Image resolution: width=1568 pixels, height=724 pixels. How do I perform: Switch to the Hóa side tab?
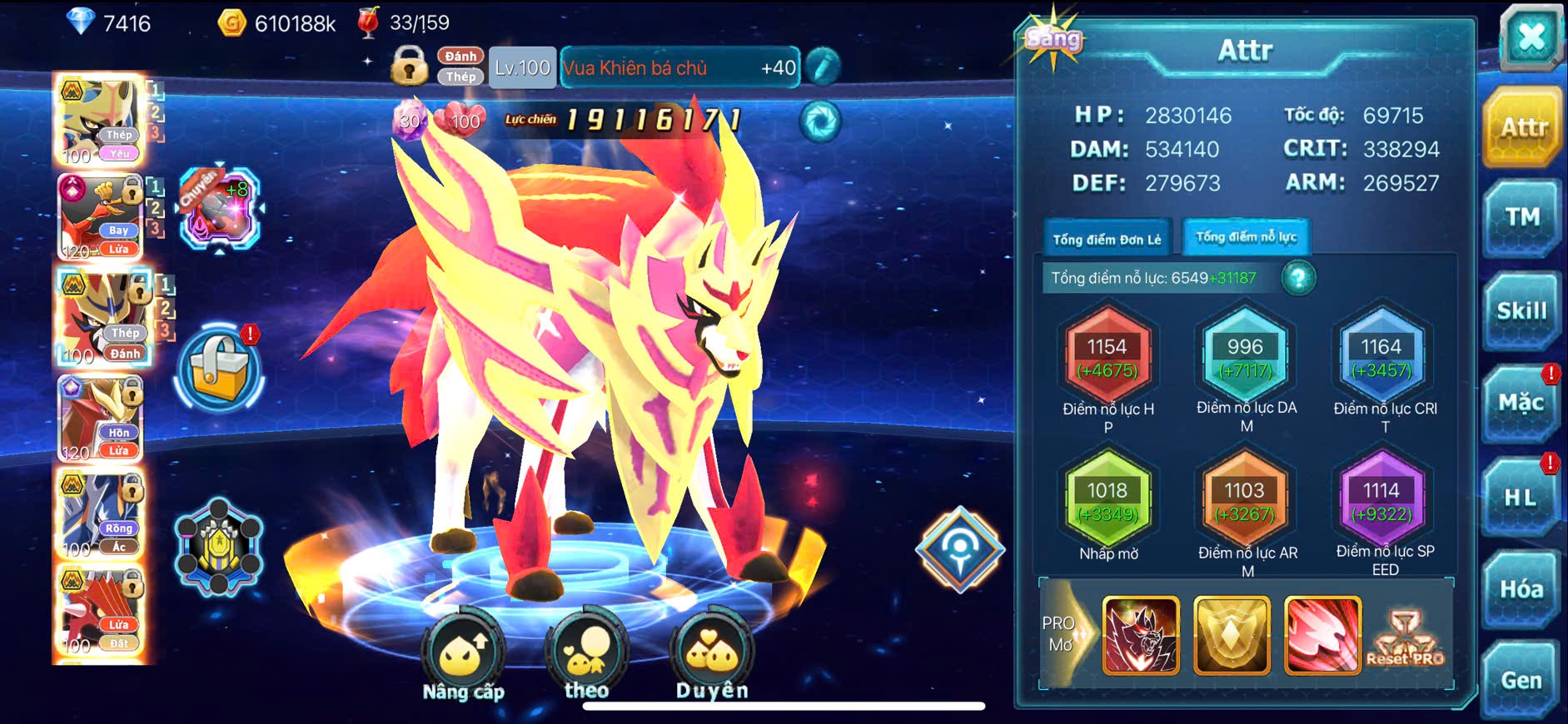pyautogui.click(x=1521, y=589)
